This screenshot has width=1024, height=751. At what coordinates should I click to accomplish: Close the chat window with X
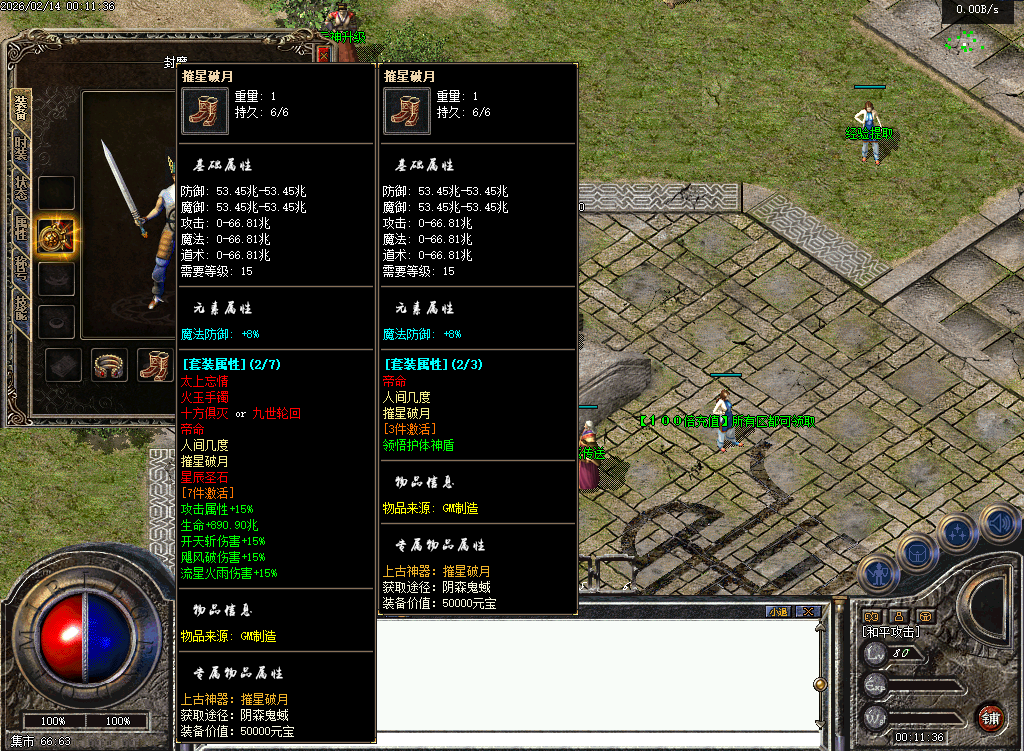(x=806, y=611)
